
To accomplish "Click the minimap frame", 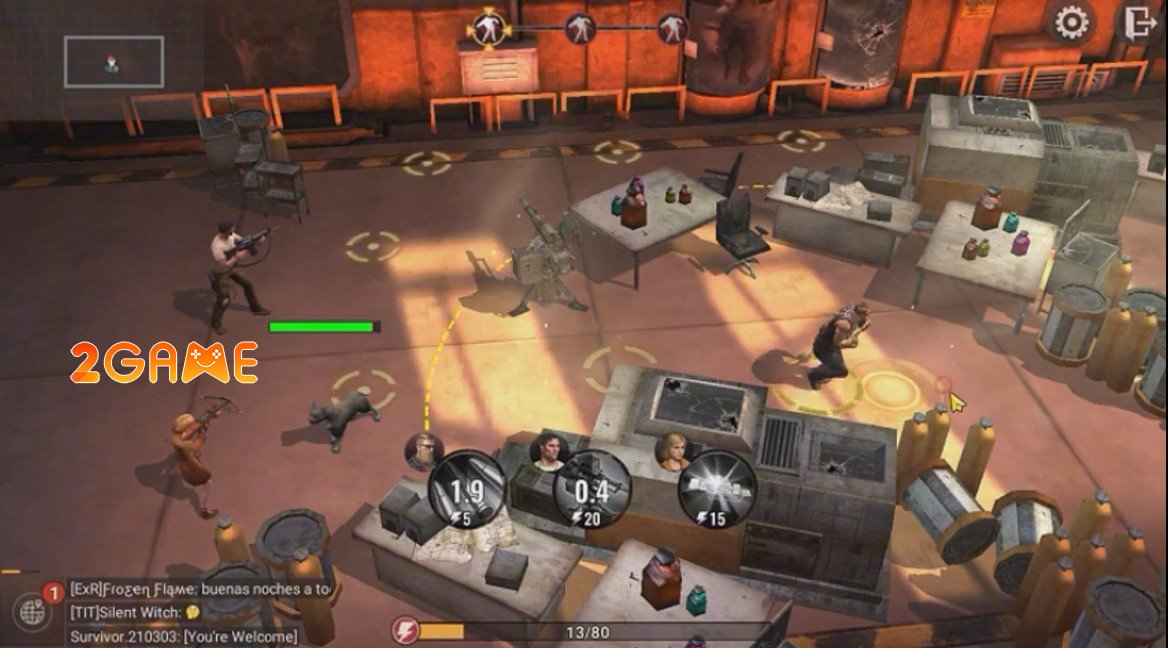I will tap(114, 62).
